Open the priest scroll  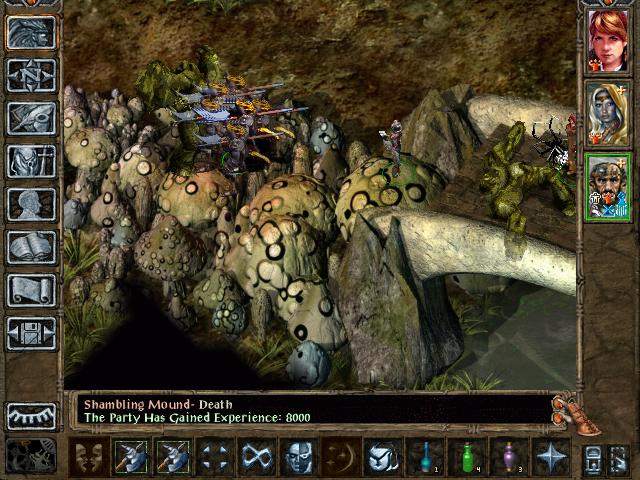pyautogui.click(x=32, y=291)
